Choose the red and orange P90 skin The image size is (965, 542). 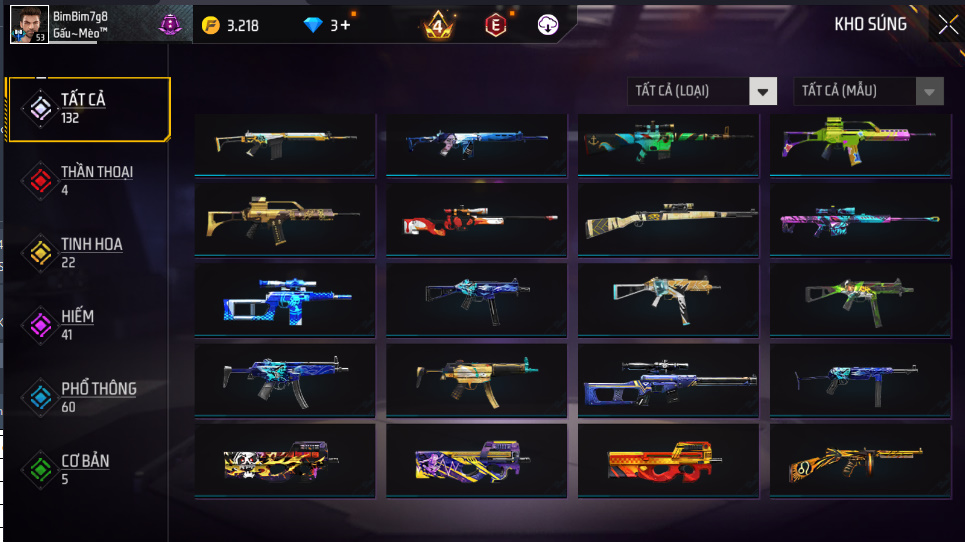[668, 461]
